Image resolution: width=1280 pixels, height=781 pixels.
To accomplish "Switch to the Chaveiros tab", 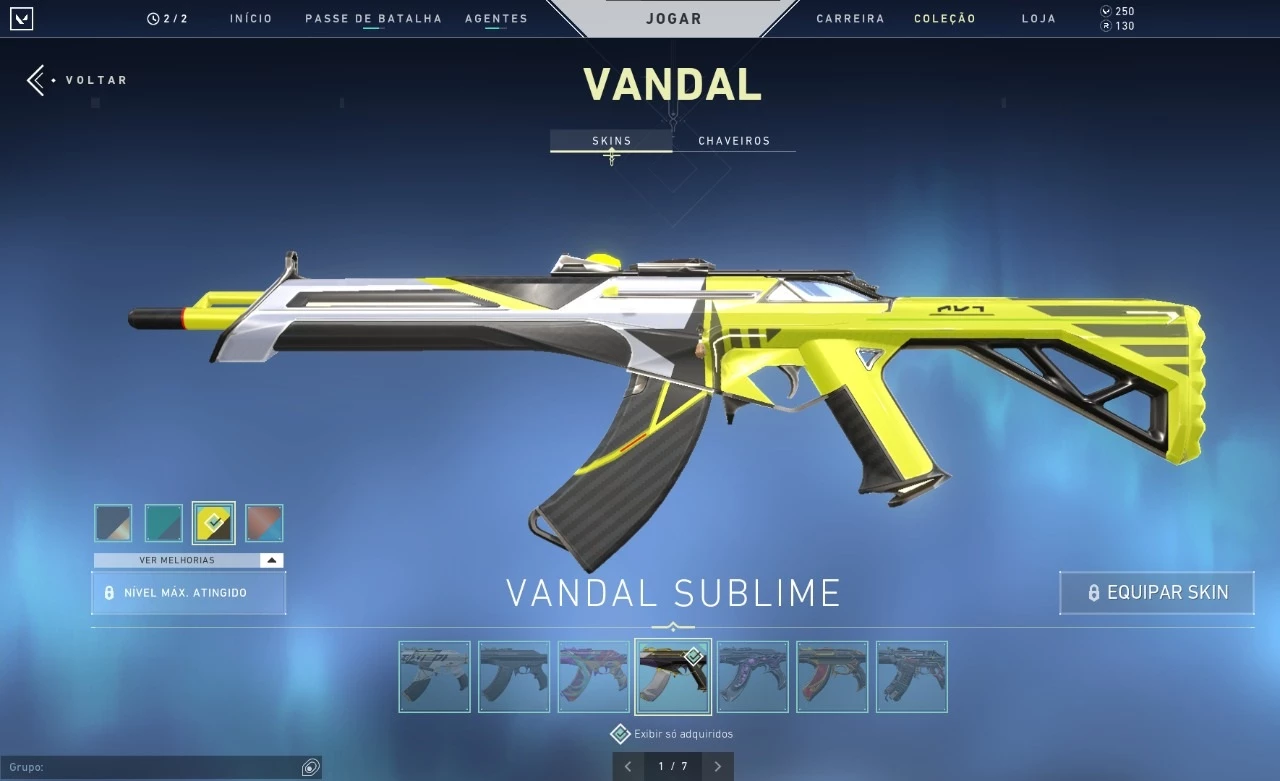I will [x=735, y=140].
